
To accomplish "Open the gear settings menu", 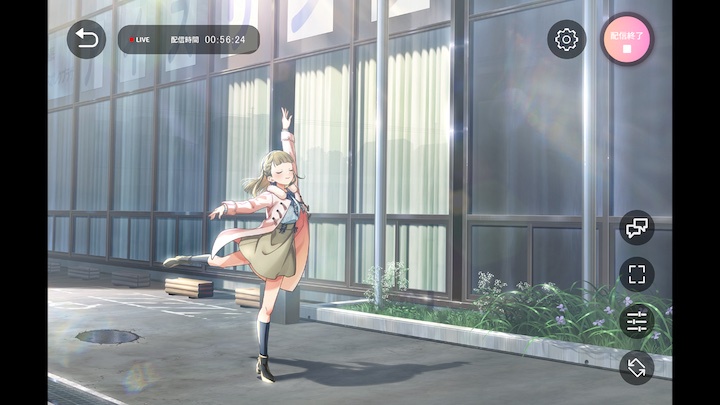I will click(566, 40).
